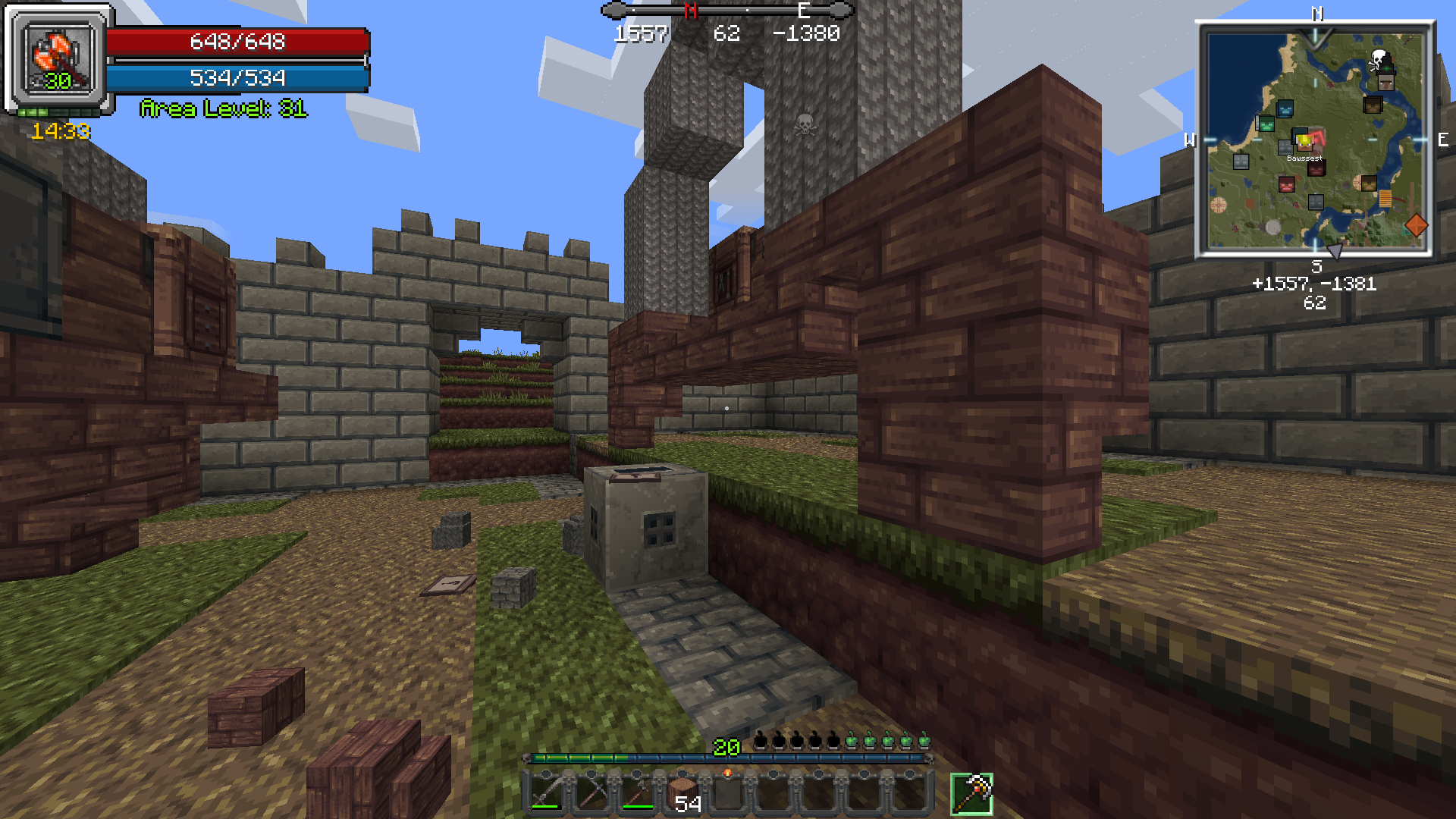Click the E label on the compass bar

(x=804, y=11)
